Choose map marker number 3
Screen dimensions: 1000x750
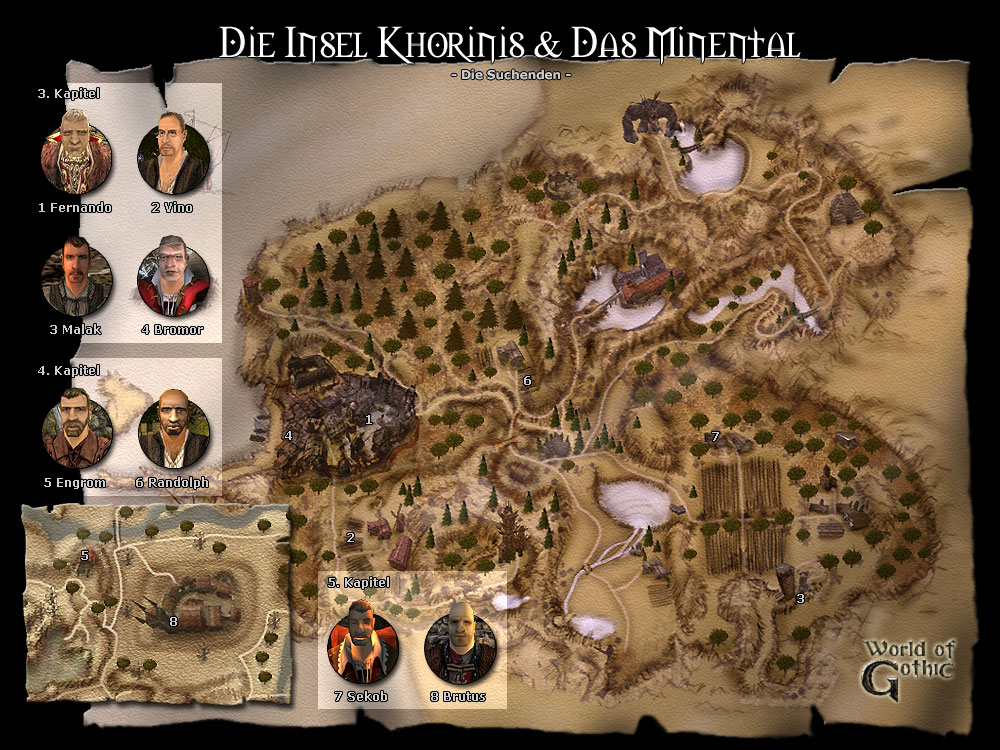pos(799,599)
